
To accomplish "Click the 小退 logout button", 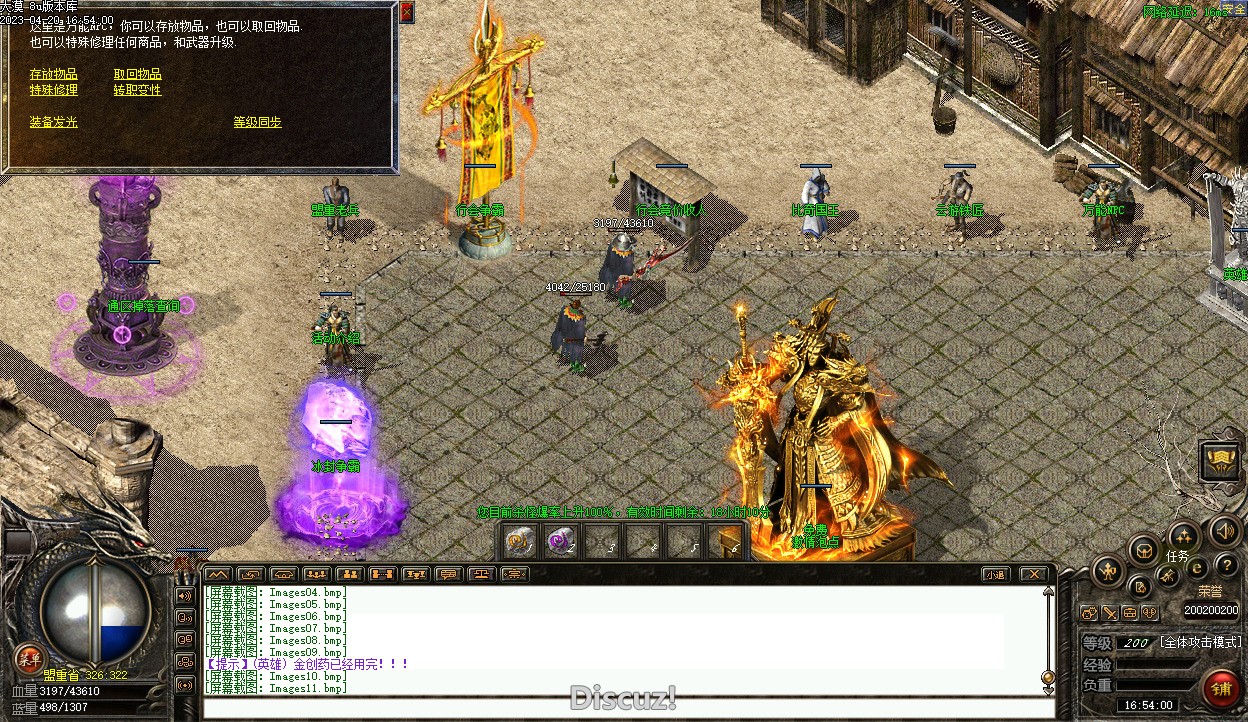I will click(x=994, y=574).
